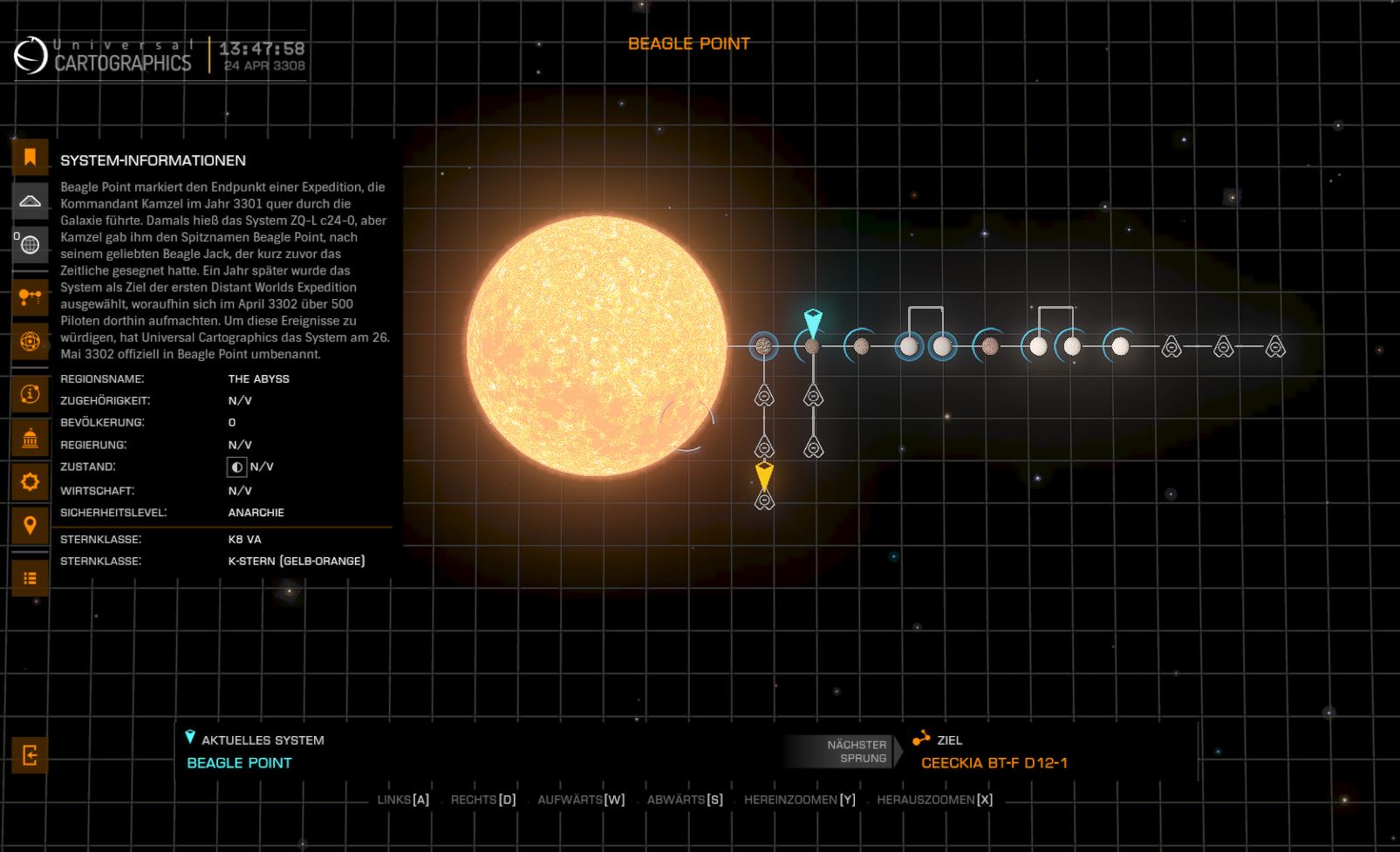Select the planet under the cyan location marker

coord(812,346)
